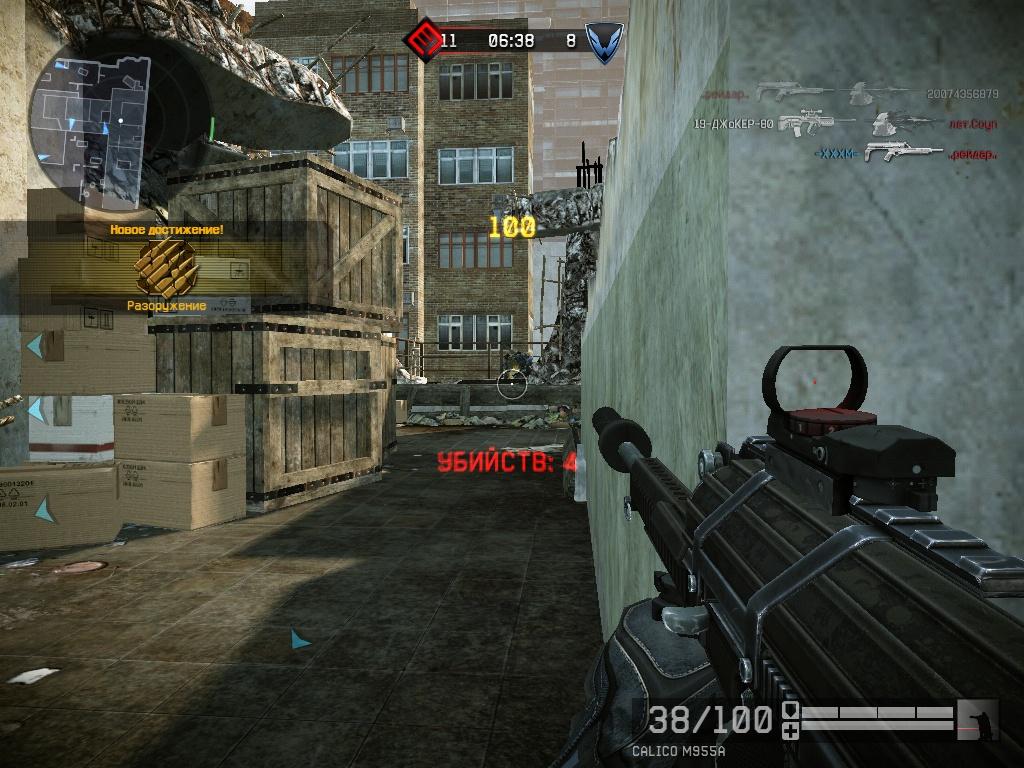Select the red team emblem
The width and height of the screenshot is (1024, 768).
pos(420,41)
